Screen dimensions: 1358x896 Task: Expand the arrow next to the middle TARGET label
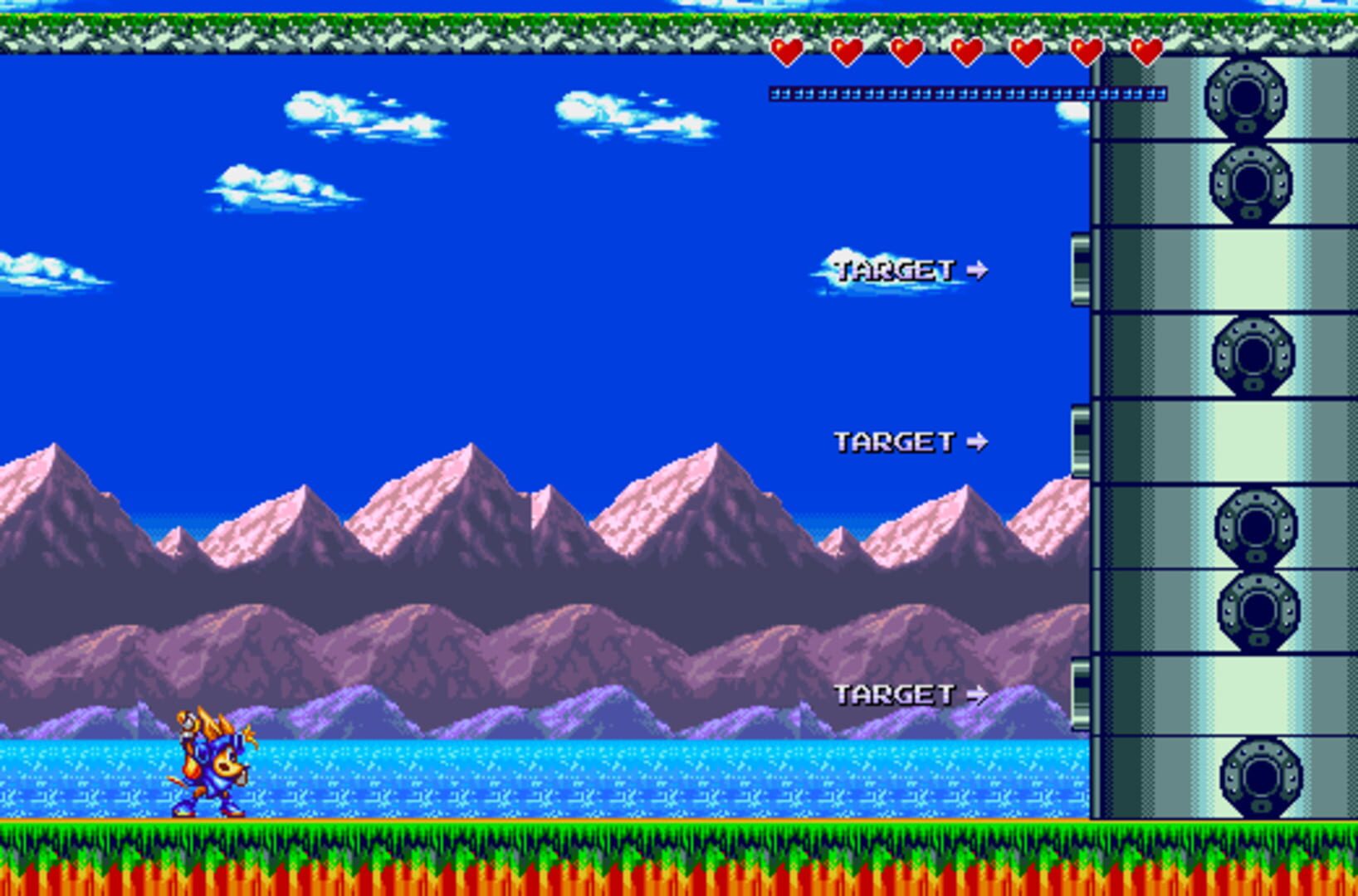point(978,442)
